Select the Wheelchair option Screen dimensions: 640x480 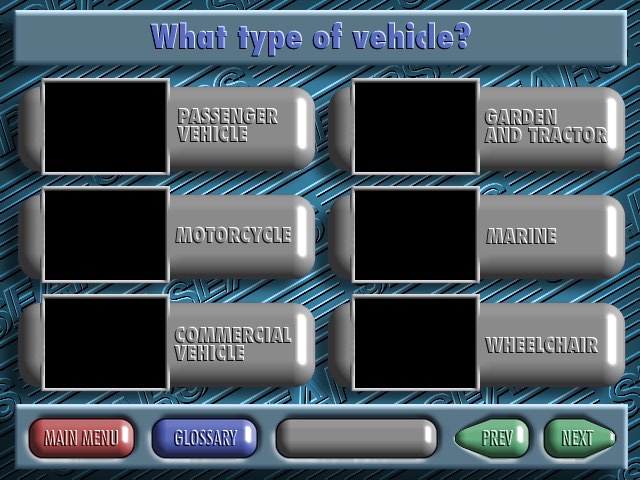coord(541,345)
